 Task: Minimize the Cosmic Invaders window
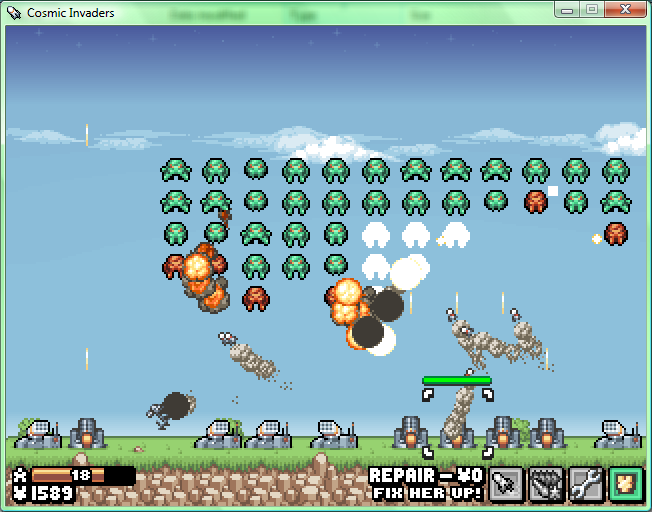[x=567, y=10]
